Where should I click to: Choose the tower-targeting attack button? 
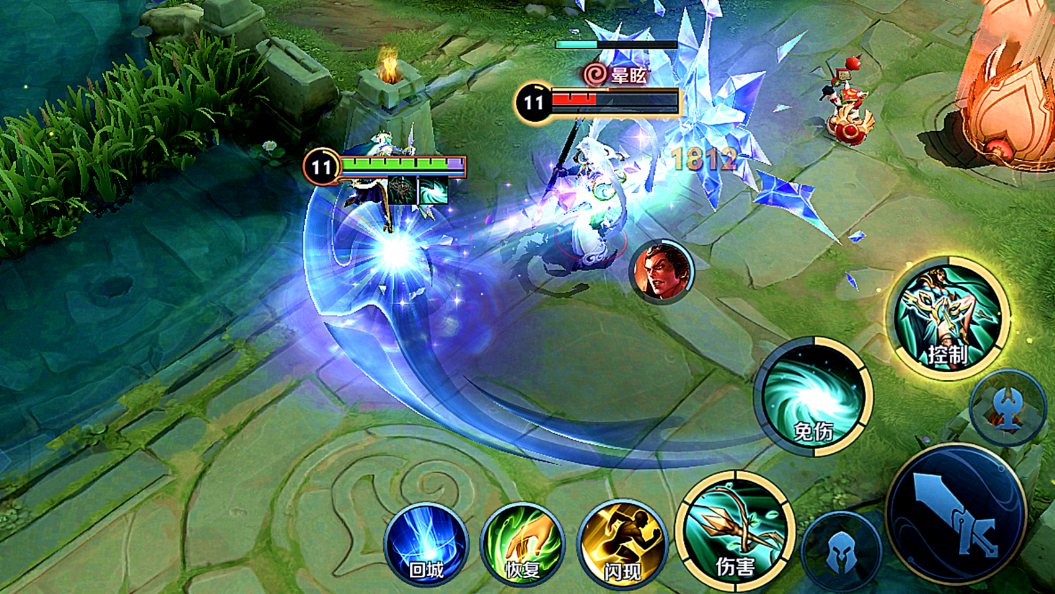tap(1008, 408)
